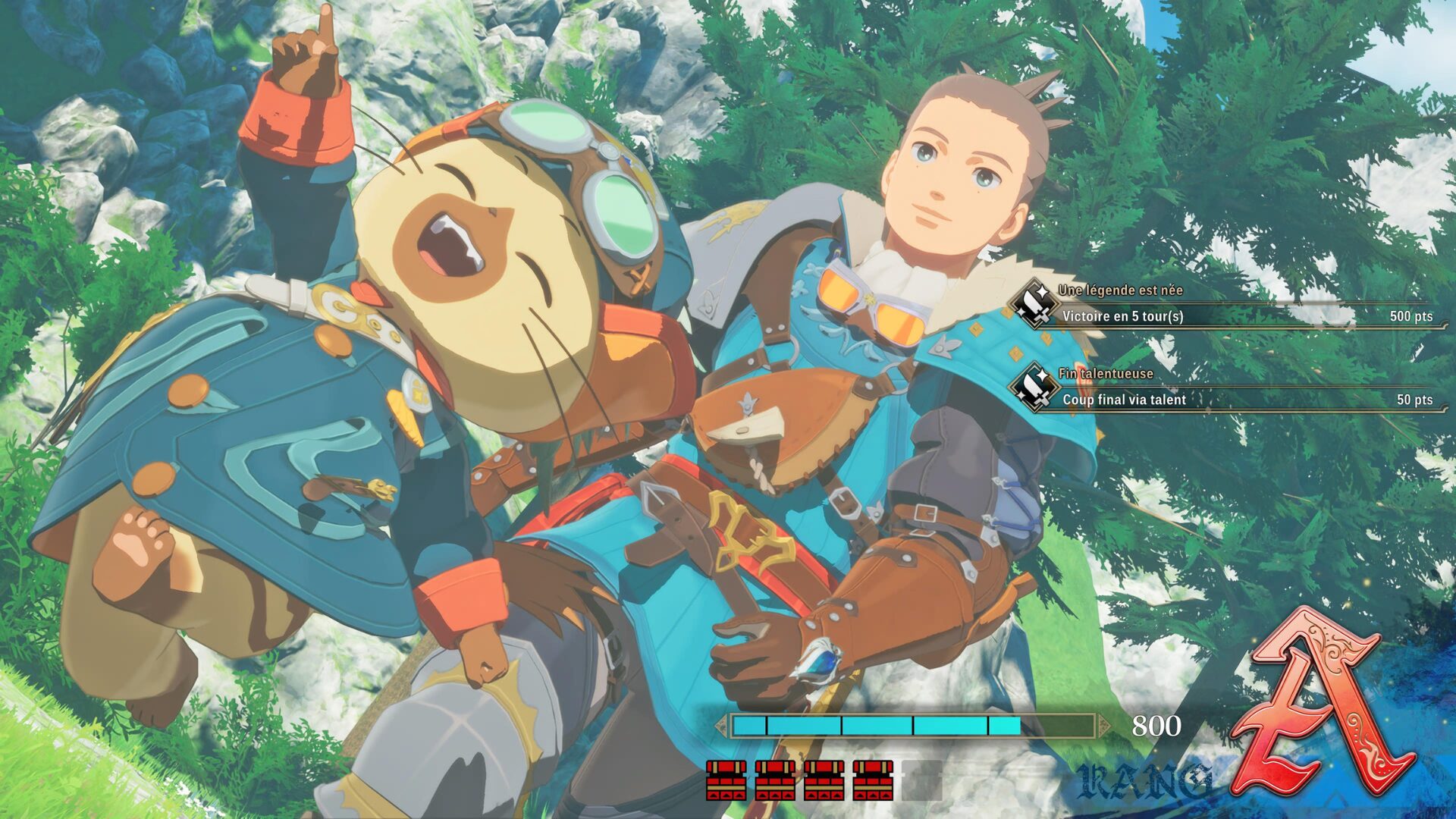Click the greyed-out treasure chest icon
This screenshot has height=819, width=1456.
pyautogui.click(x=922, y=780)
